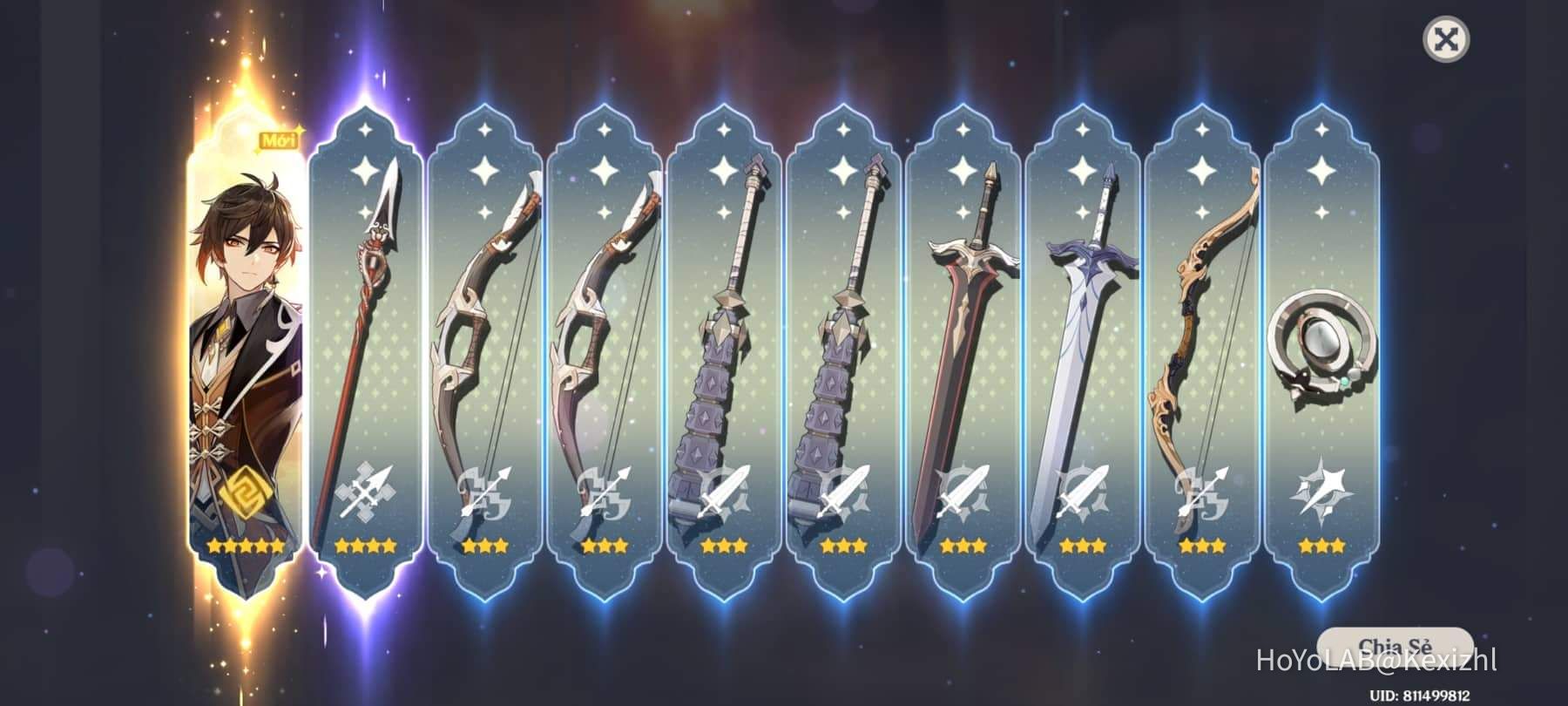Select the sword icon under the blue blade
Screen dimensions: 1568x706
pyautogui.click(x=1080, y=492)
